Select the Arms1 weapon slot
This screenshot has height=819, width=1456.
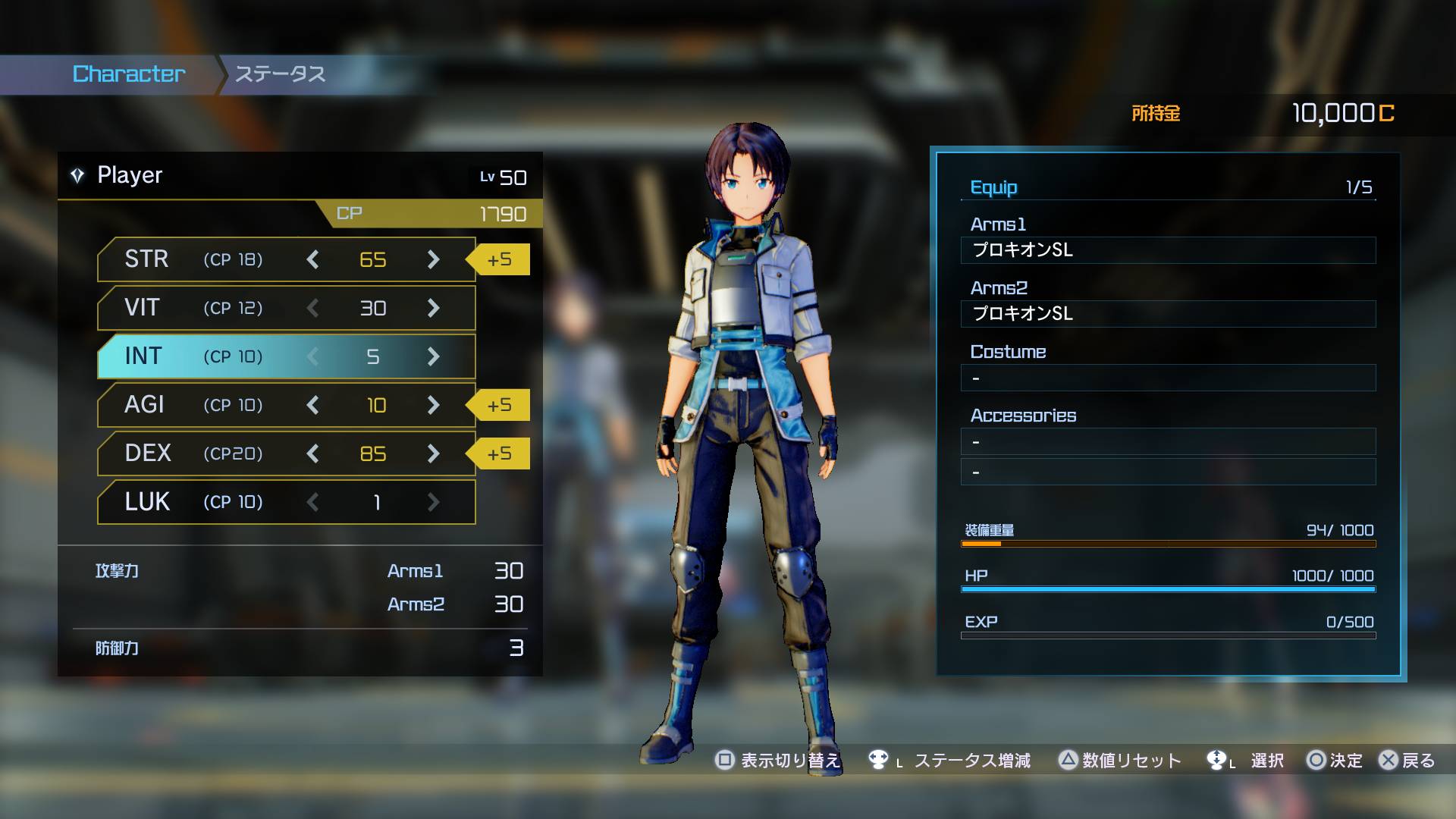coord(1168,250)
